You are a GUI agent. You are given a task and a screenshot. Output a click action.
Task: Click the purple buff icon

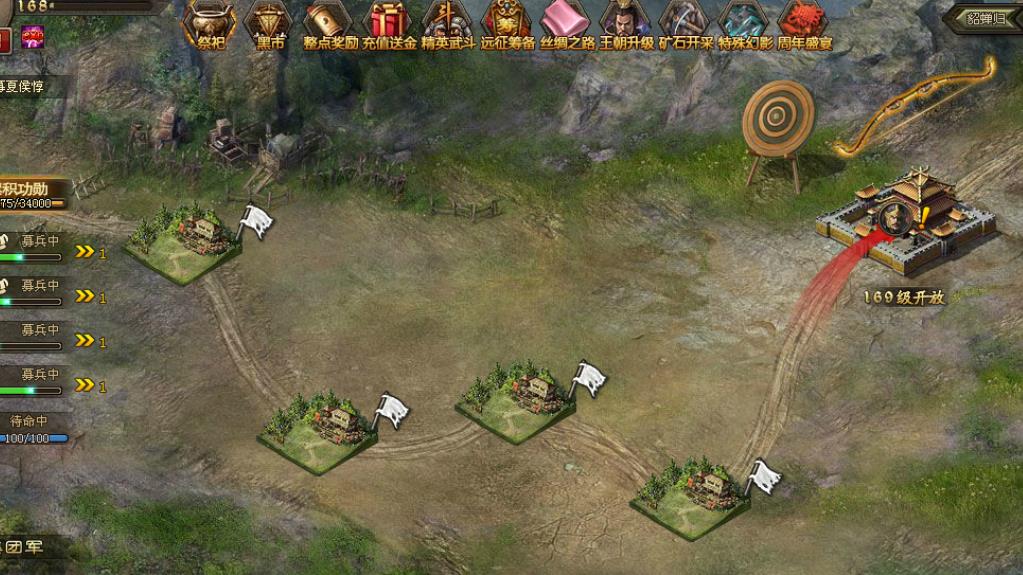(x=33, y=40)
